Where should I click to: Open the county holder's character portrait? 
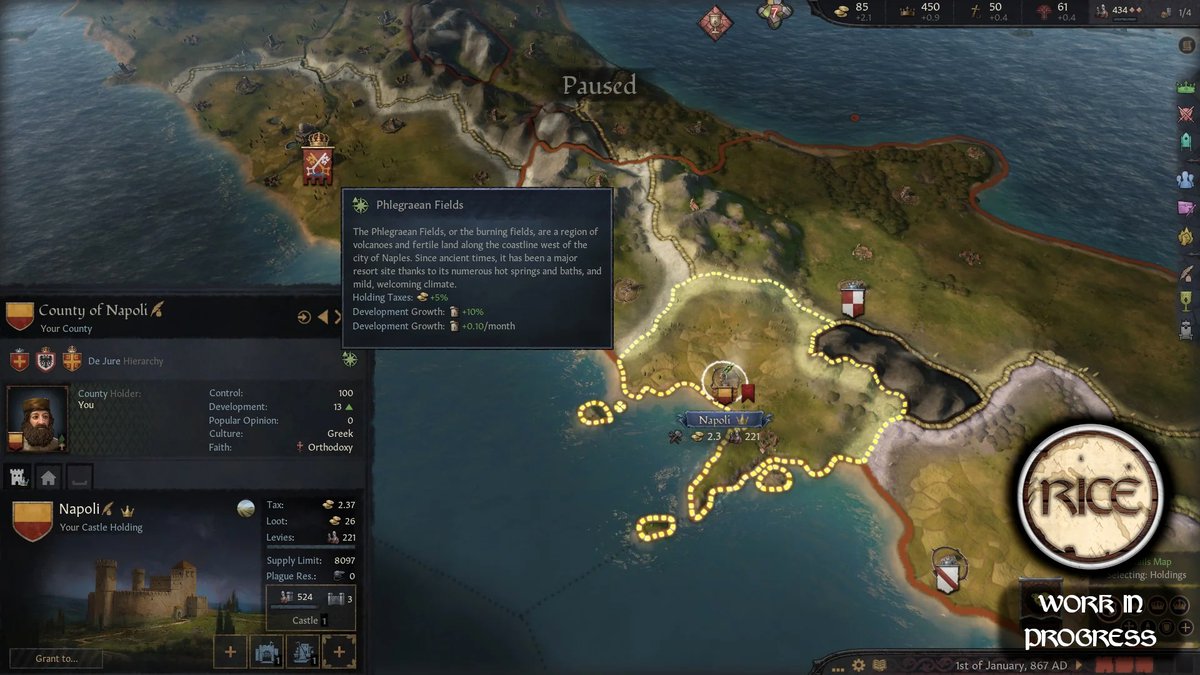click(38, 419)
